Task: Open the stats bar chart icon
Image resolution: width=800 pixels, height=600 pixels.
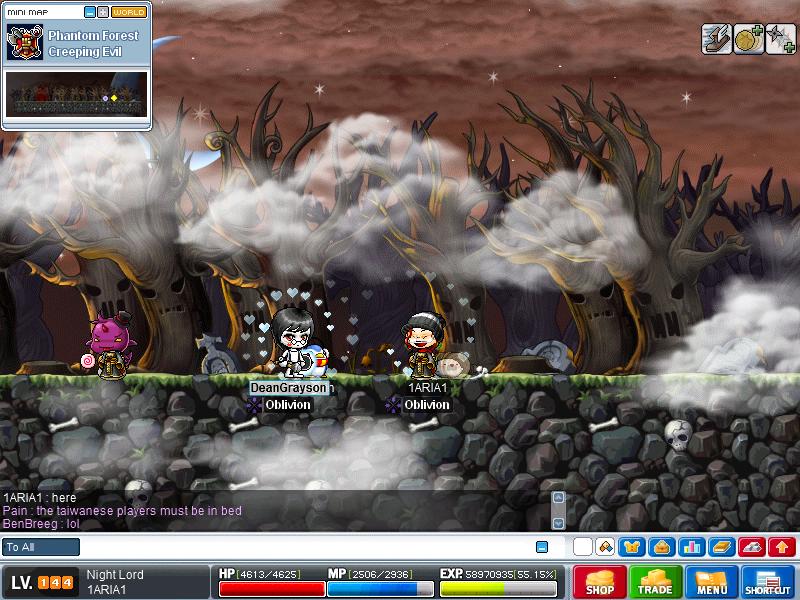Action: click(x=691, y=547)
